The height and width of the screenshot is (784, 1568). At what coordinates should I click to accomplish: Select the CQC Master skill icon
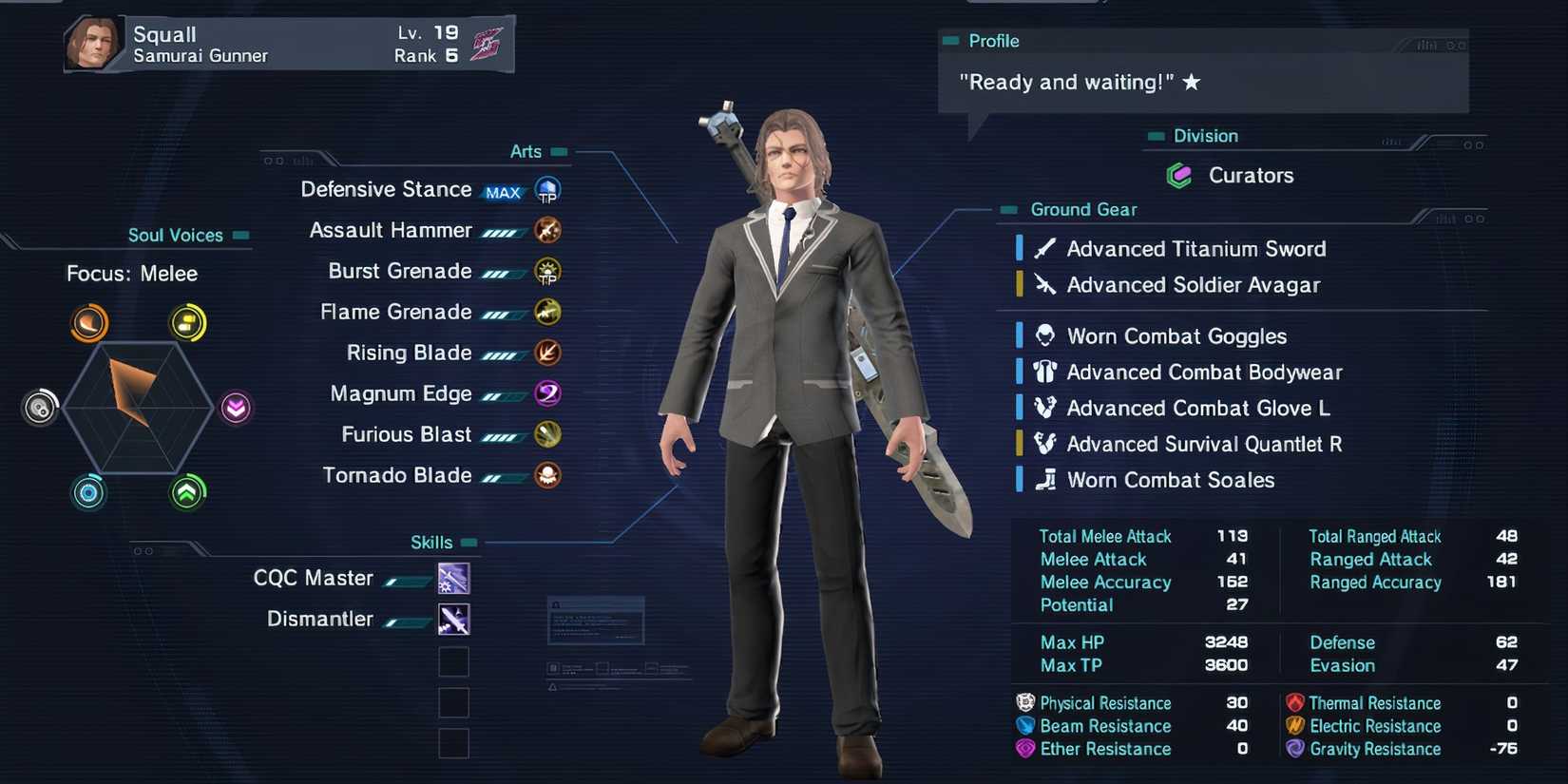[453, 578]
